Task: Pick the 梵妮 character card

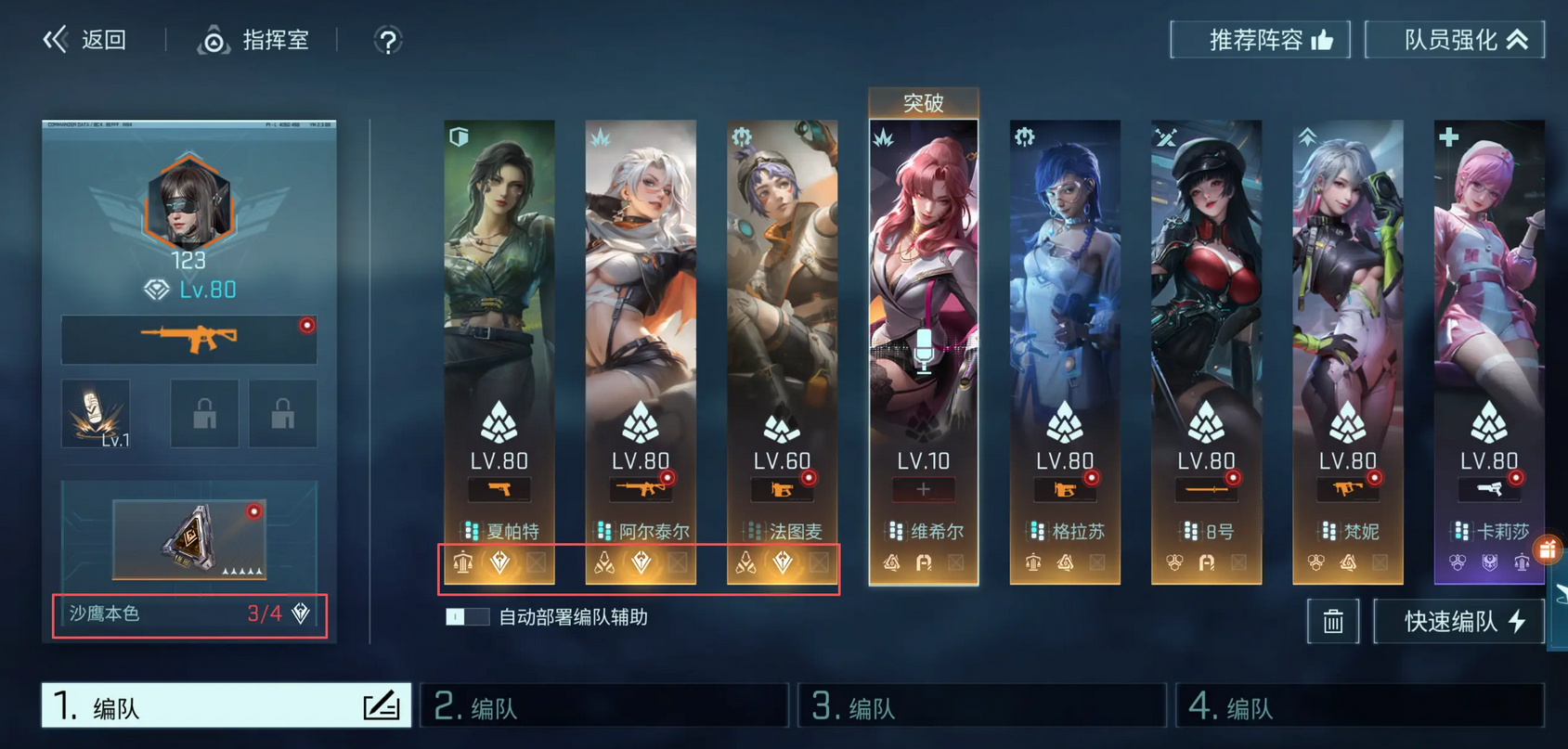Action: point(1347,306)
